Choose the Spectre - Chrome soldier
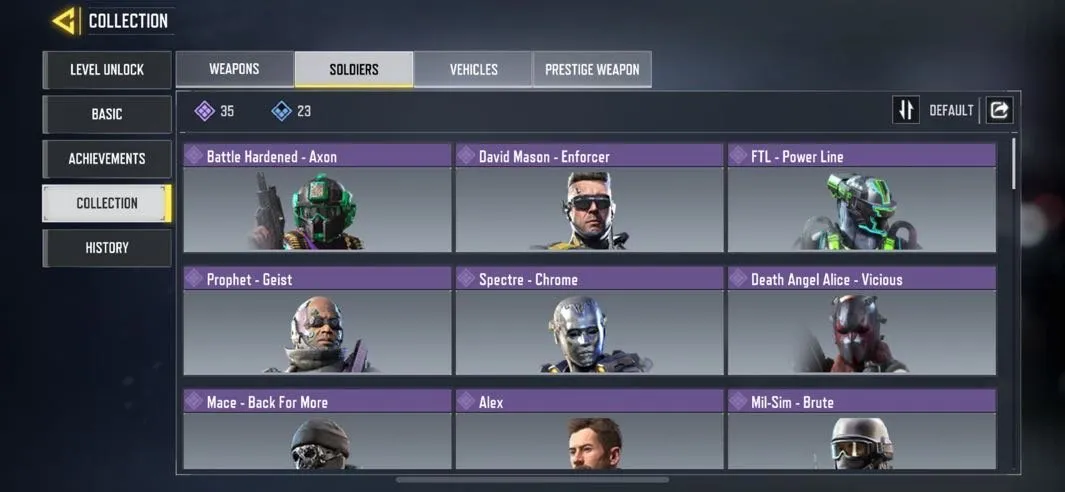 click(589, 321)
